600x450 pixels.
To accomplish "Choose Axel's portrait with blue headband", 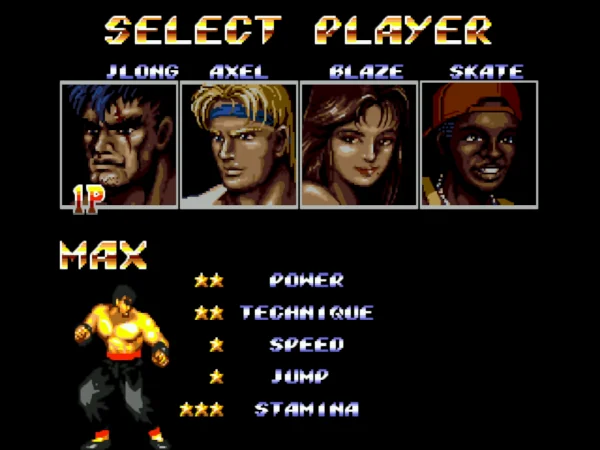I will click(x=239, y=145).
